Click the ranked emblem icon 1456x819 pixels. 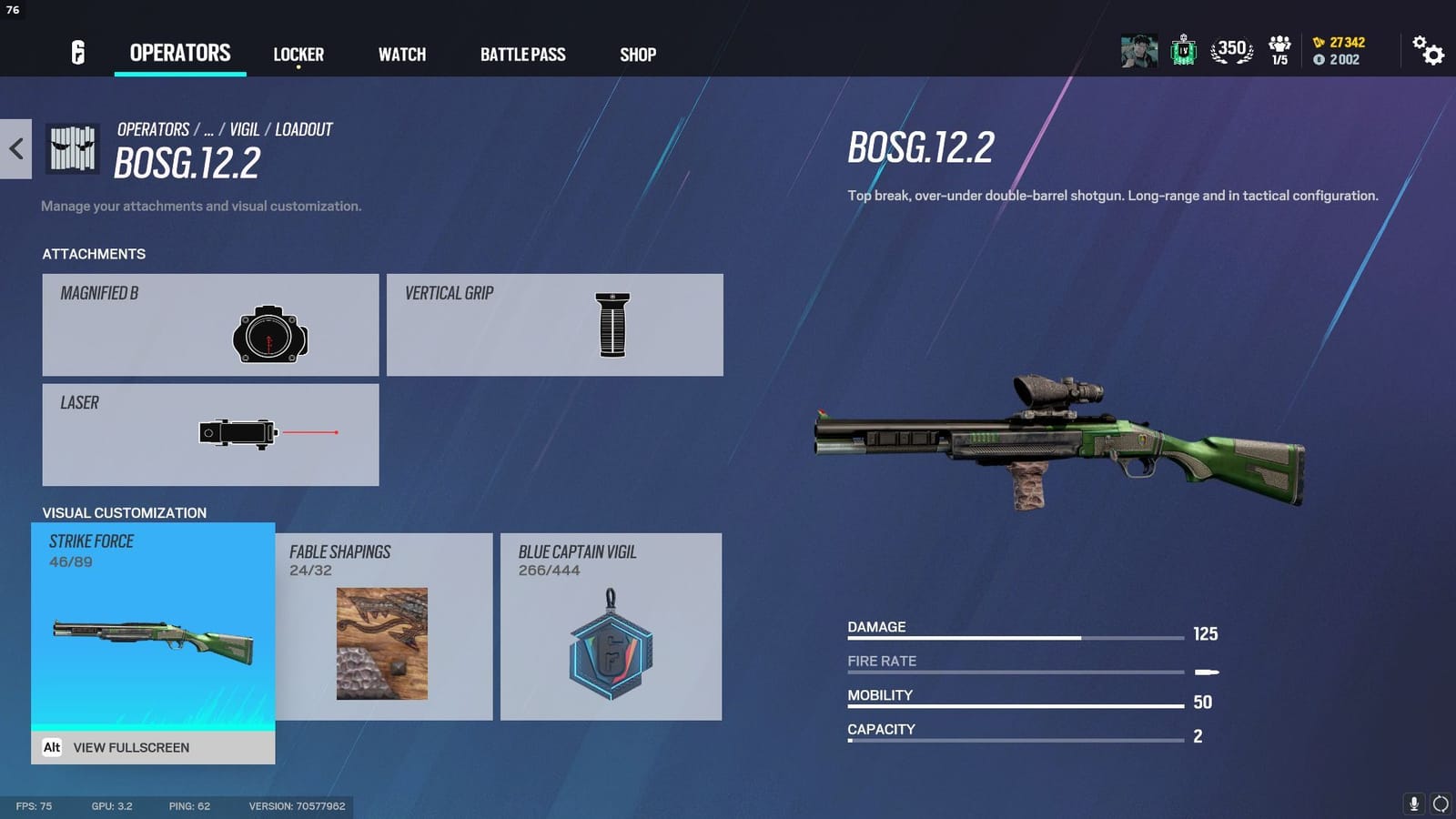pyautogui.click(x=1183, y=52)
